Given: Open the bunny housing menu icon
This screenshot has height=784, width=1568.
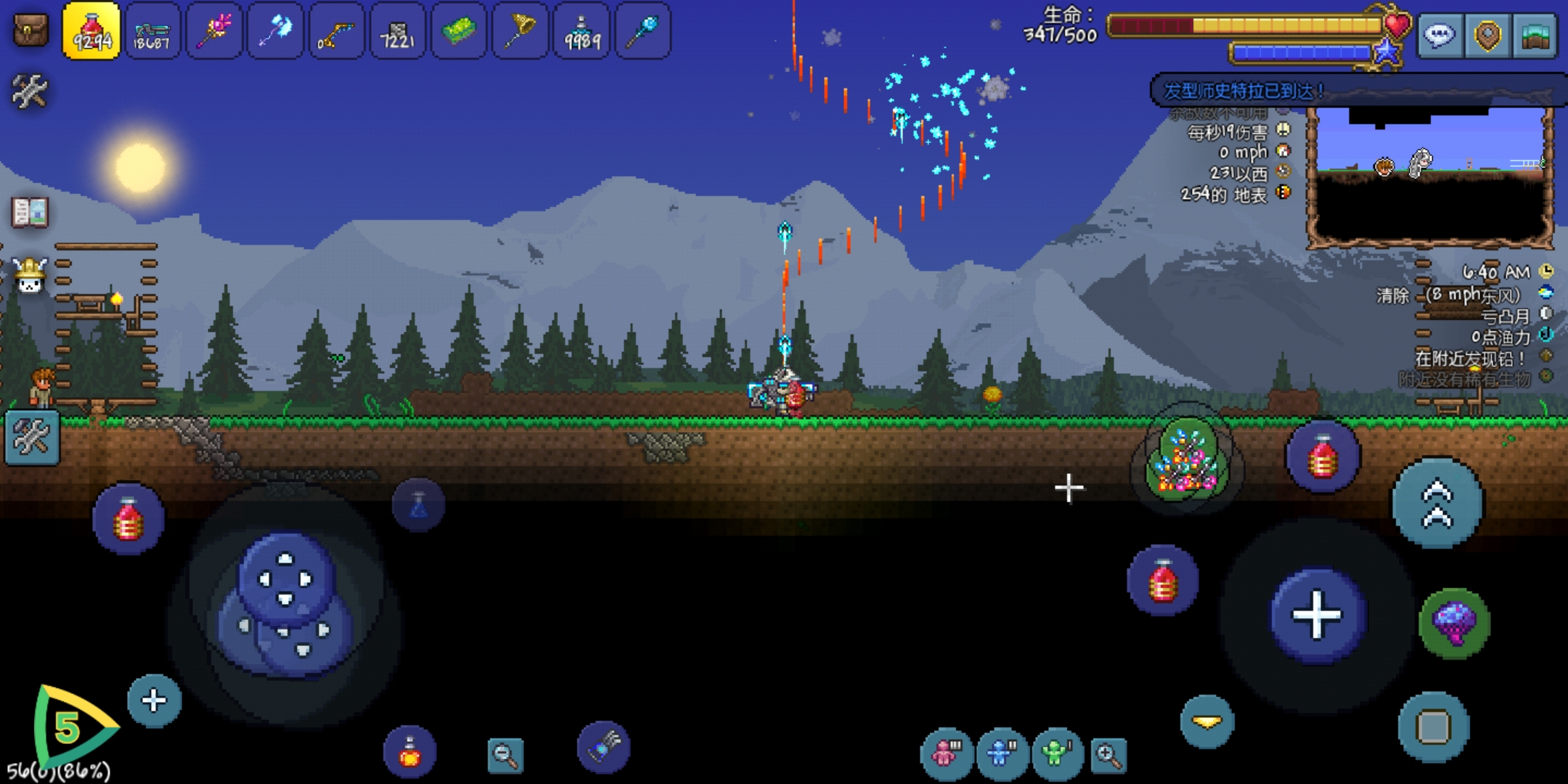Looking at the screenshot, I should 30,276.
